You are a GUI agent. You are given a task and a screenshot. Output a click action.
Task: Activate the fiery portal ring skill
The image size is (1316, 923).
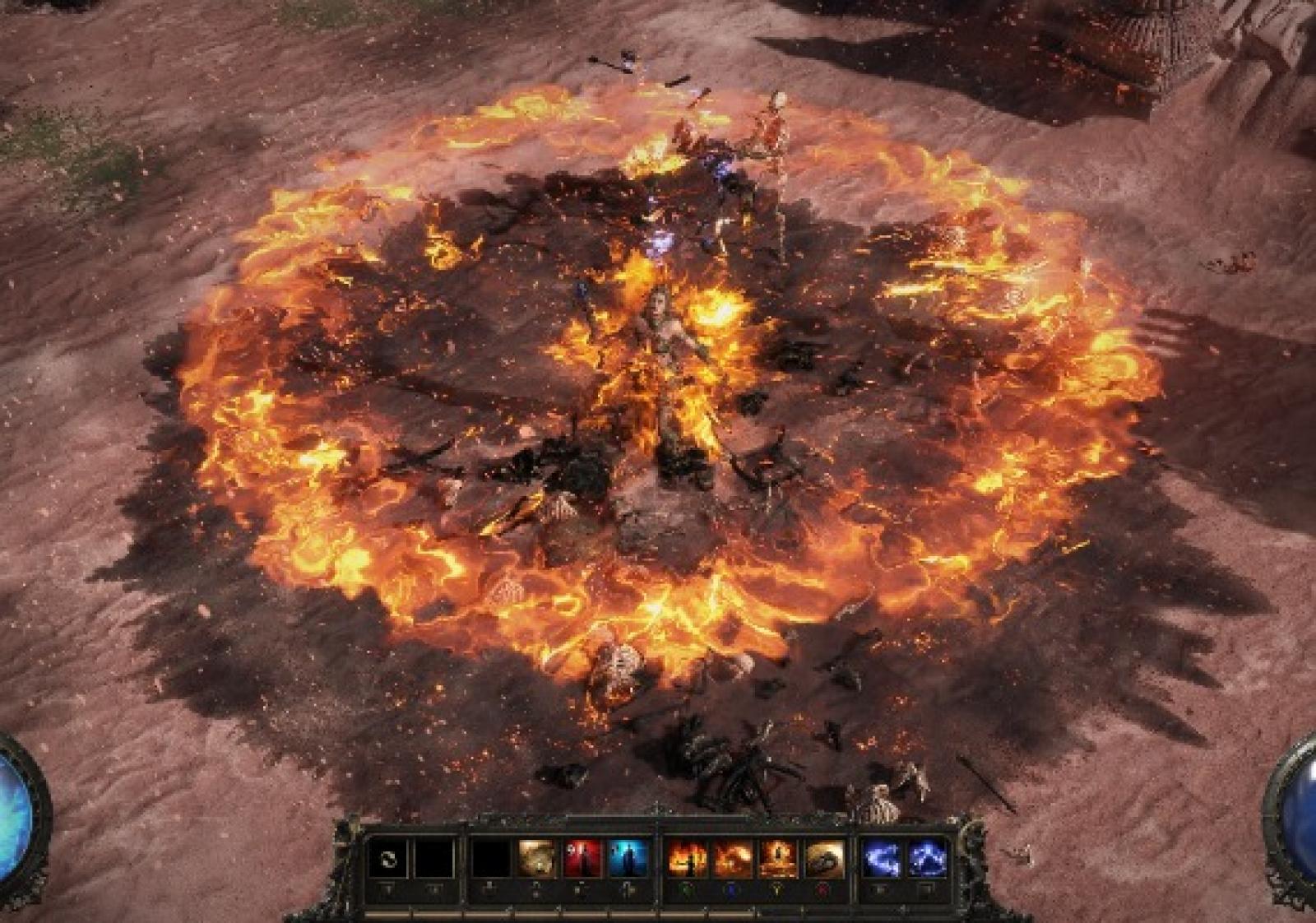click(777, 860)
